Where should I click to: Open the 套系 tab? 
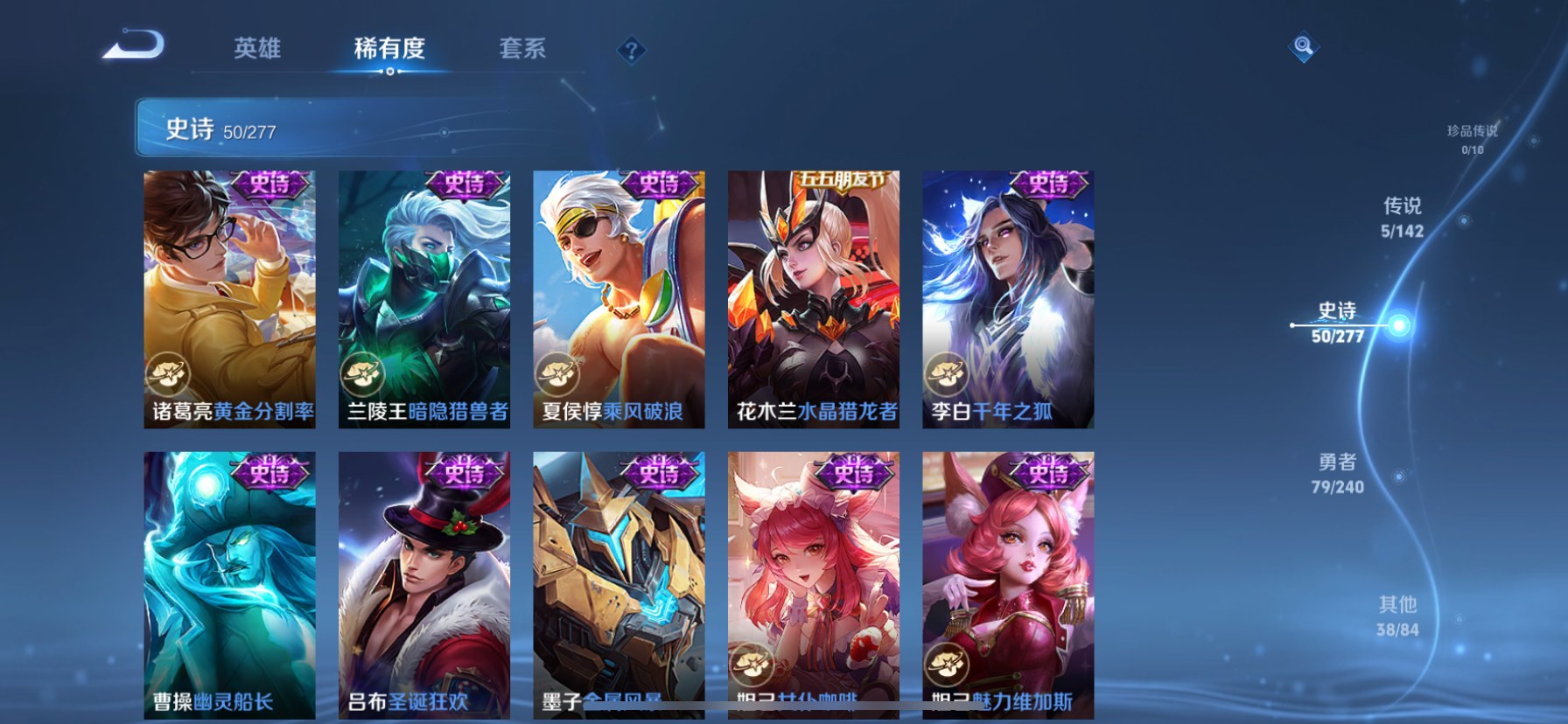point(521,50)
